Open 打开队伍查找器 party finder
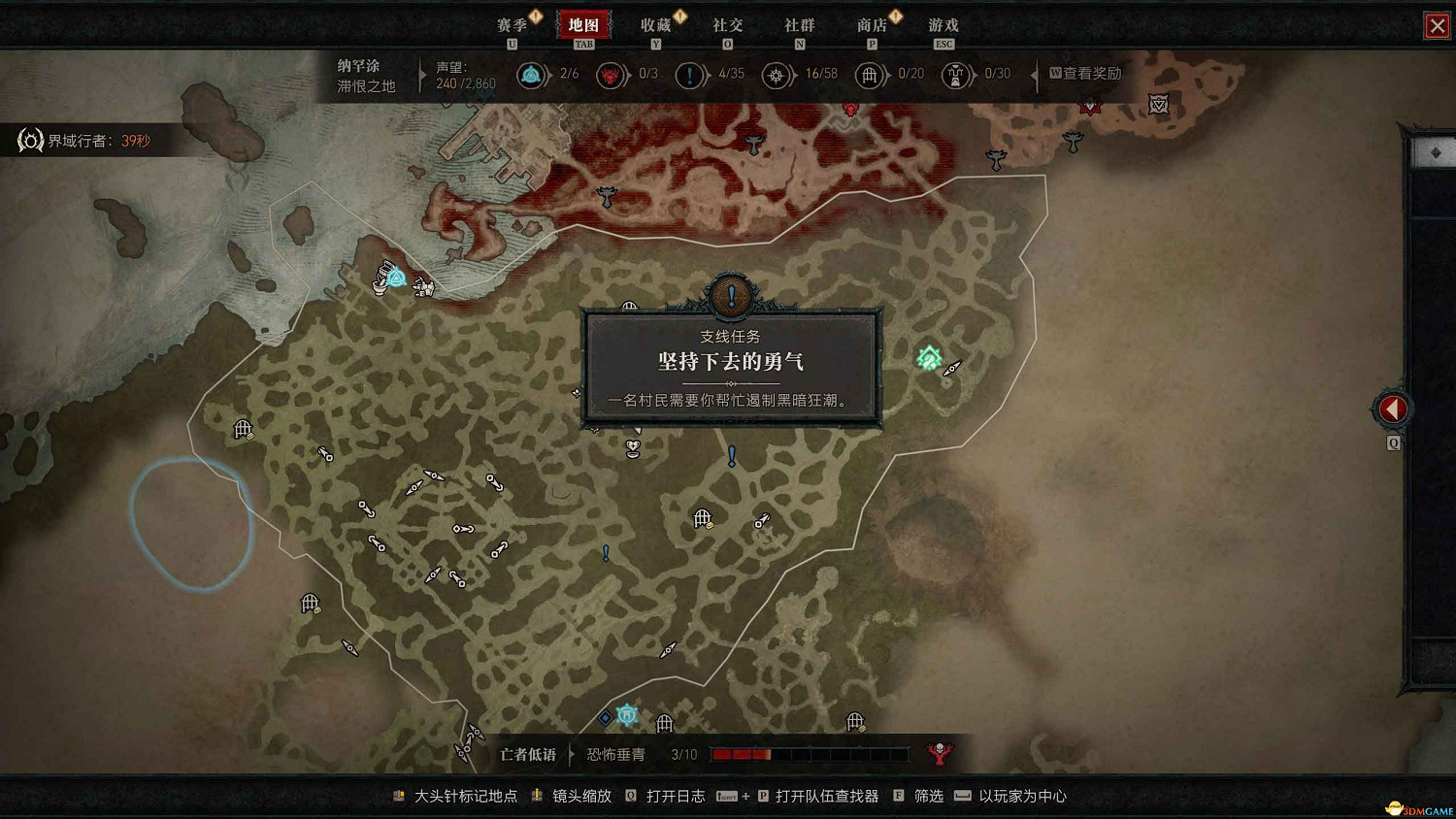This screenshot has width=1456, height=819. pyautogui.click(x=825, y=796)
